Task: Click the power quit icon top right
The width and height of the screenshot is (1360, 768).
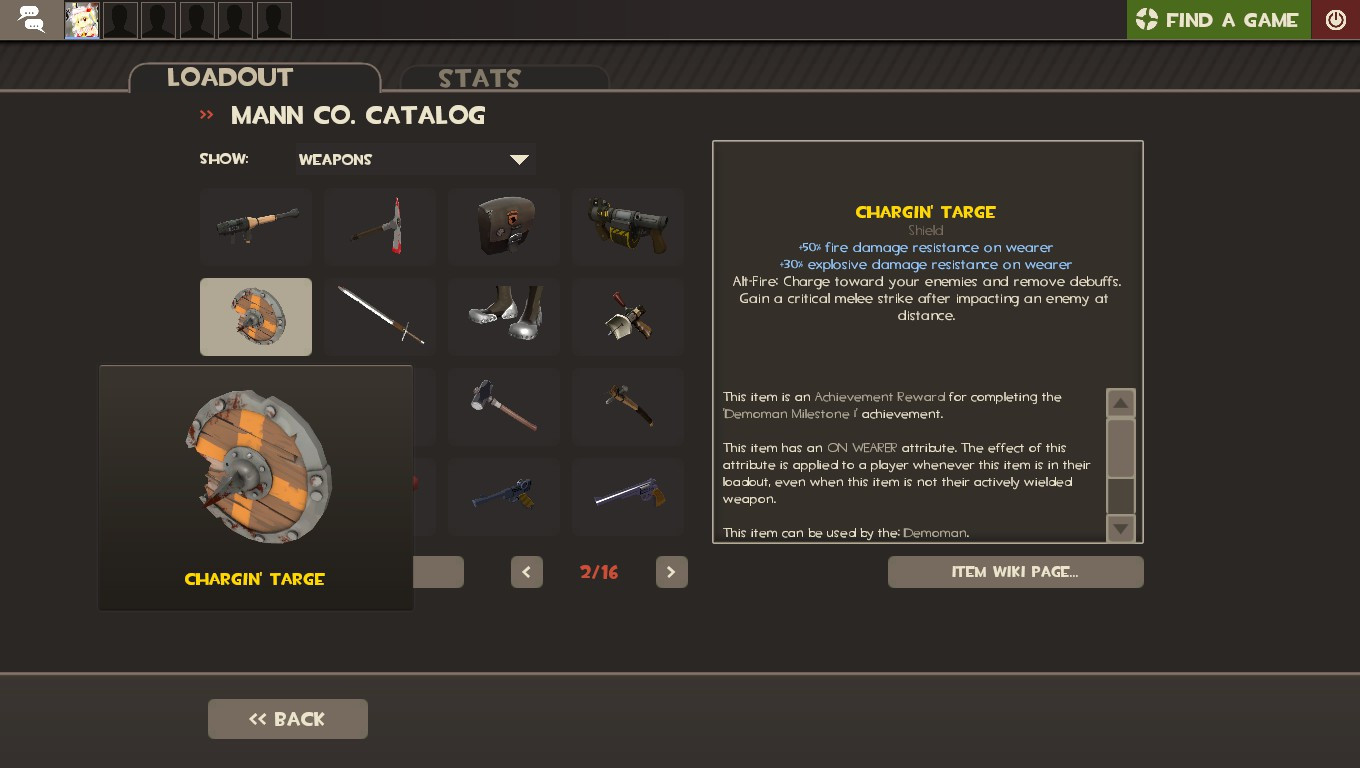Action: click(1336, 19)
